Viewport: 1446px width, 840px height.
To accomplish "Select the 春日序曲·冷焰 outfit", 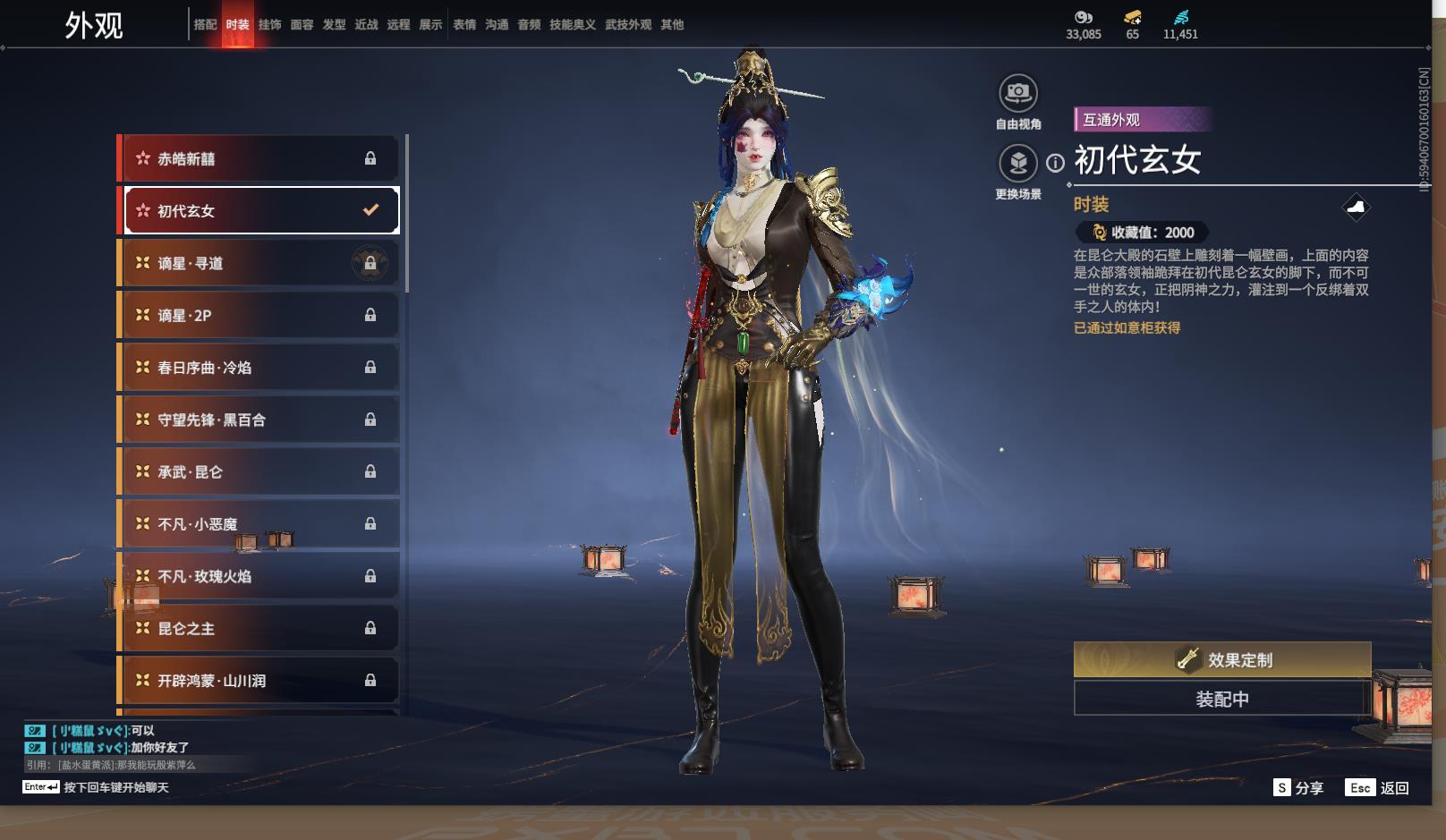I will click(259, 368).
